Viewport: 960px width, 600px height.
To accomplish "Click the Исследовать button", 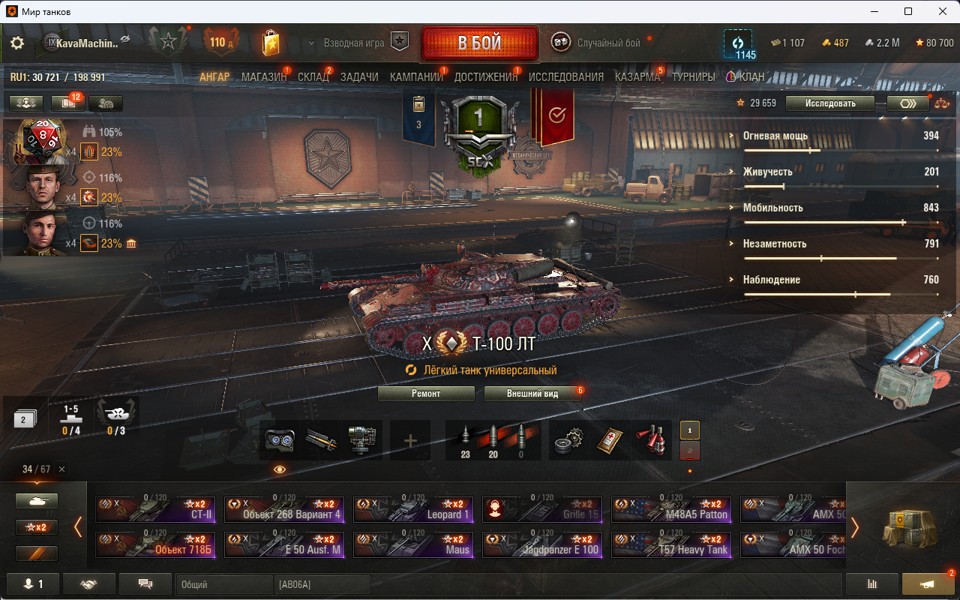I will (x=830, y=103).
